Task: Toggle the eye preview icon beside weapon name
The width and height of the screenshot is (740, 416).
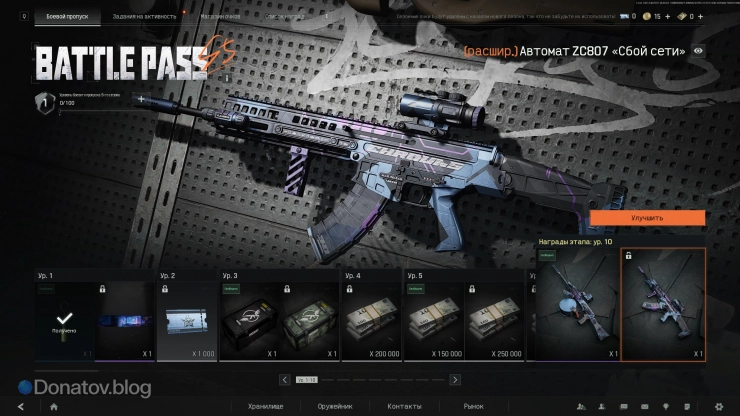Action: click(698, 50)
